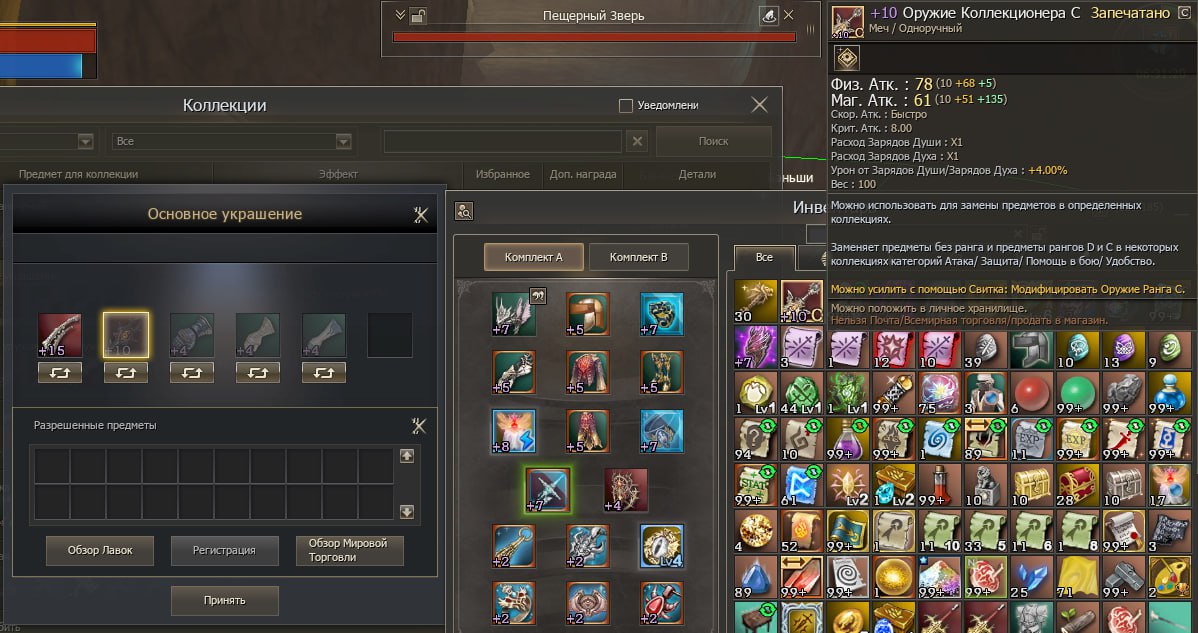1198x633 pixels.
Task: Select the highlighted +10 collection slot
Action: pos(125,335)
